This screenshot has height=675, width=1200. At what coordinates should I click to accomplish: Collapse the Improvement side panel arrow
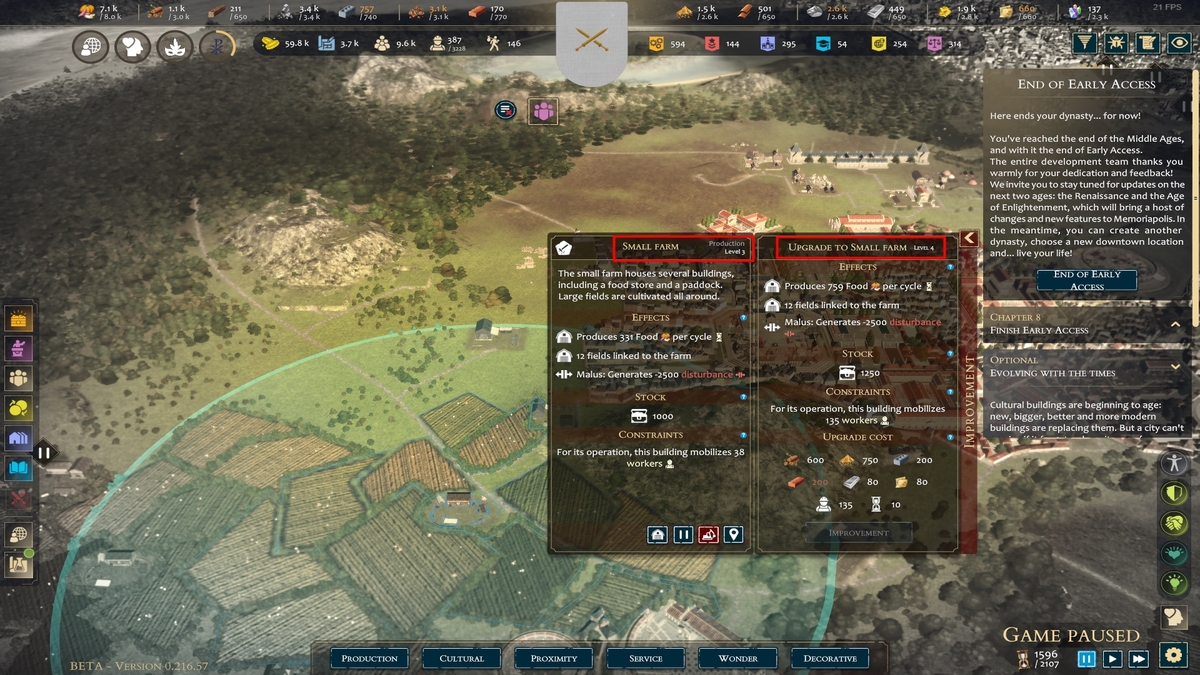pyautogui.click(x=968, y=238)
